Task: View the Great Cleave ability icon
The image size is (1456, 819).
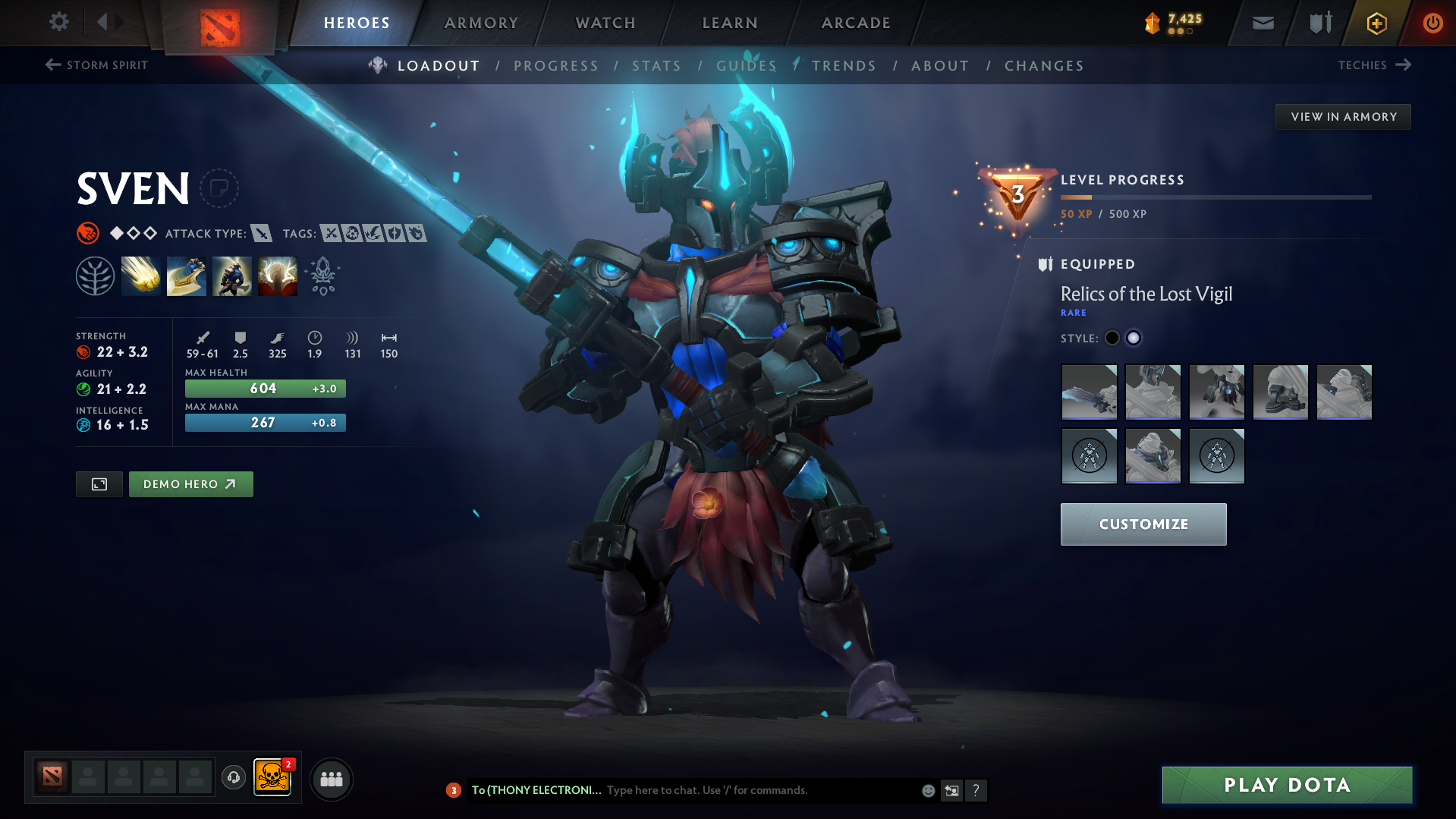Action: 187,276
